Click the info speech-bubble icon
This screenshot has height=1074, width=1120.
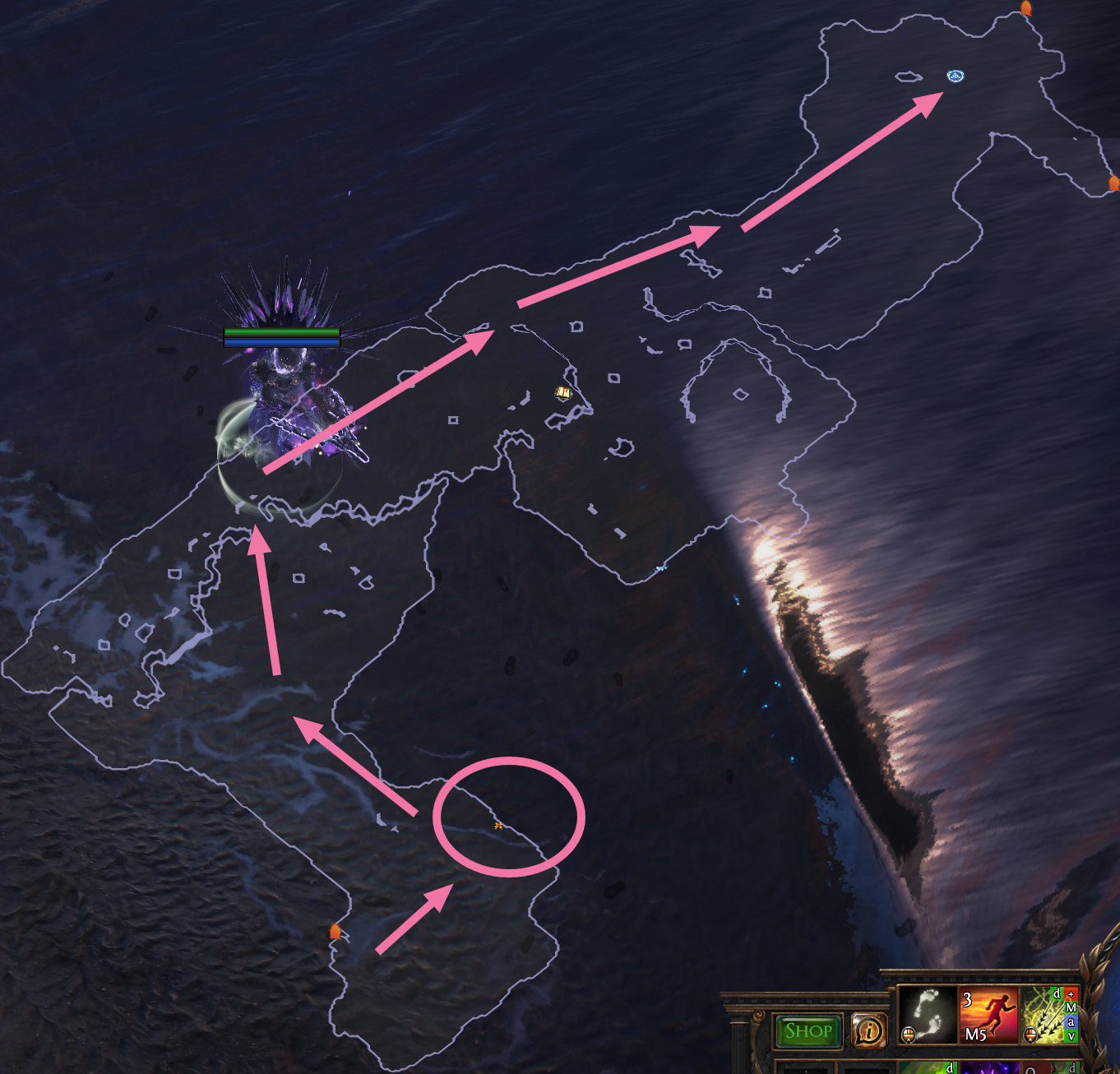[x=870, y=1030]
